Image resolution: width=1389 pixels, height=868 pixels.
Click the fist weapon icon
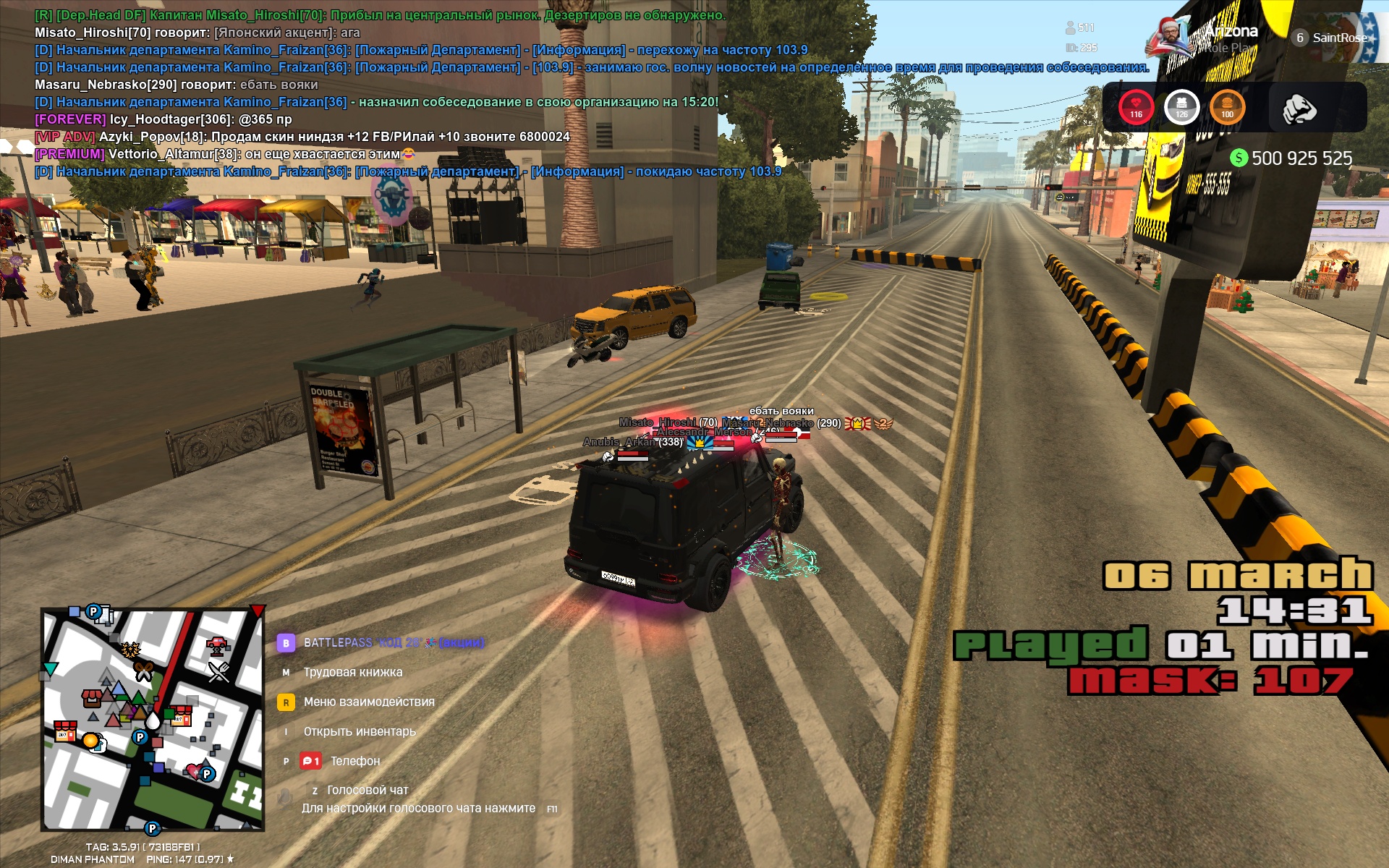click(1299, 109)
